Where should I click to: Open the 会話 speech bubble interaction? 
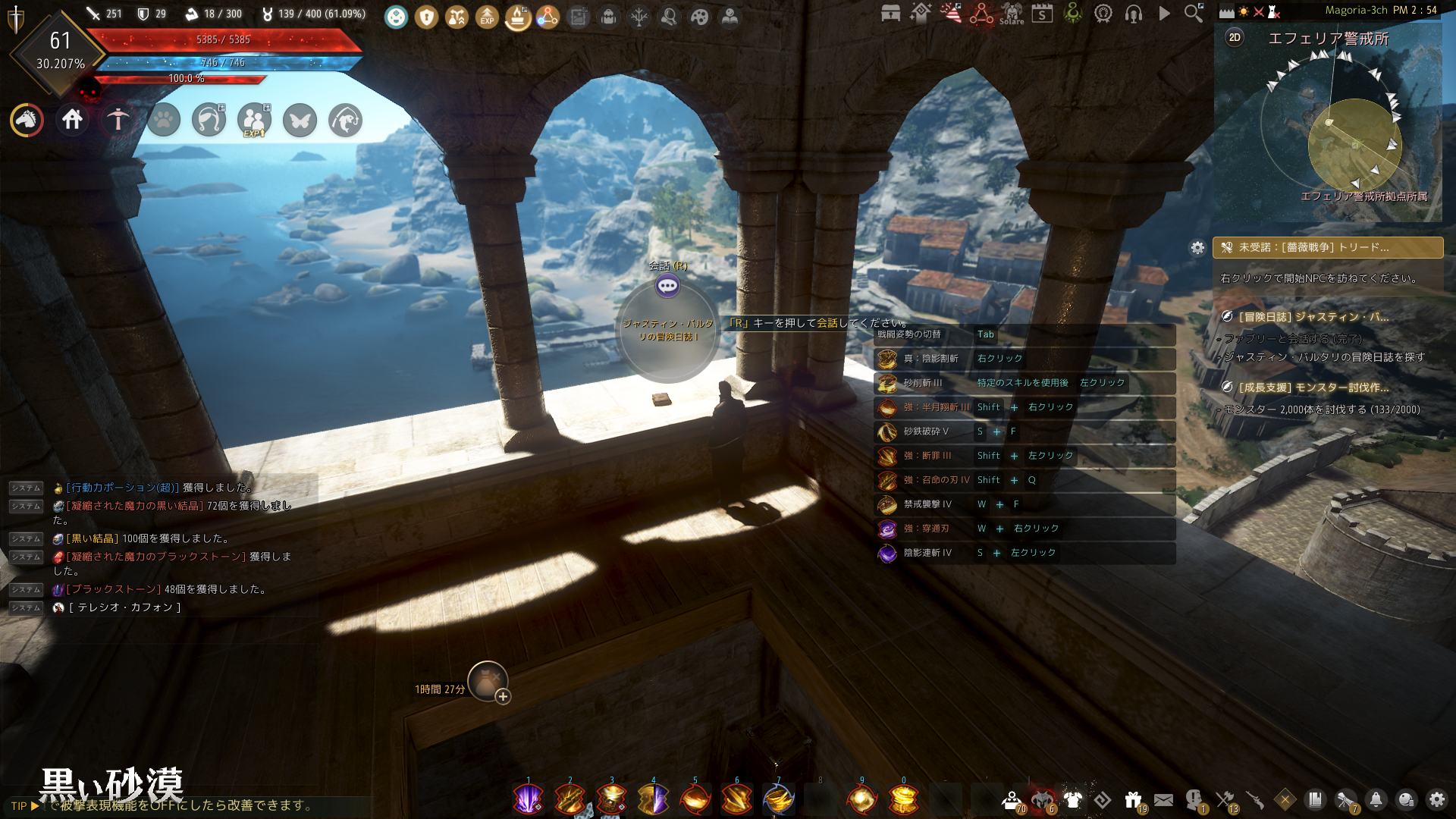[x=667, y=286]
